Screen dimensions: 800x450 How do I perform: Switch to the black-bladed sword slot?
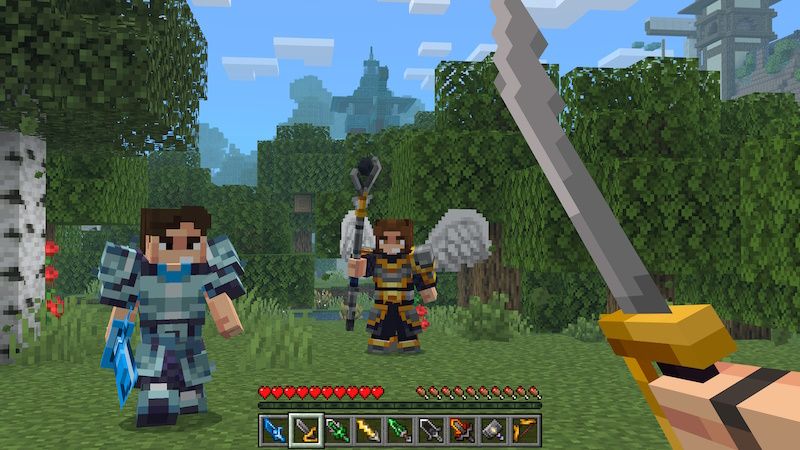(431, 430)
